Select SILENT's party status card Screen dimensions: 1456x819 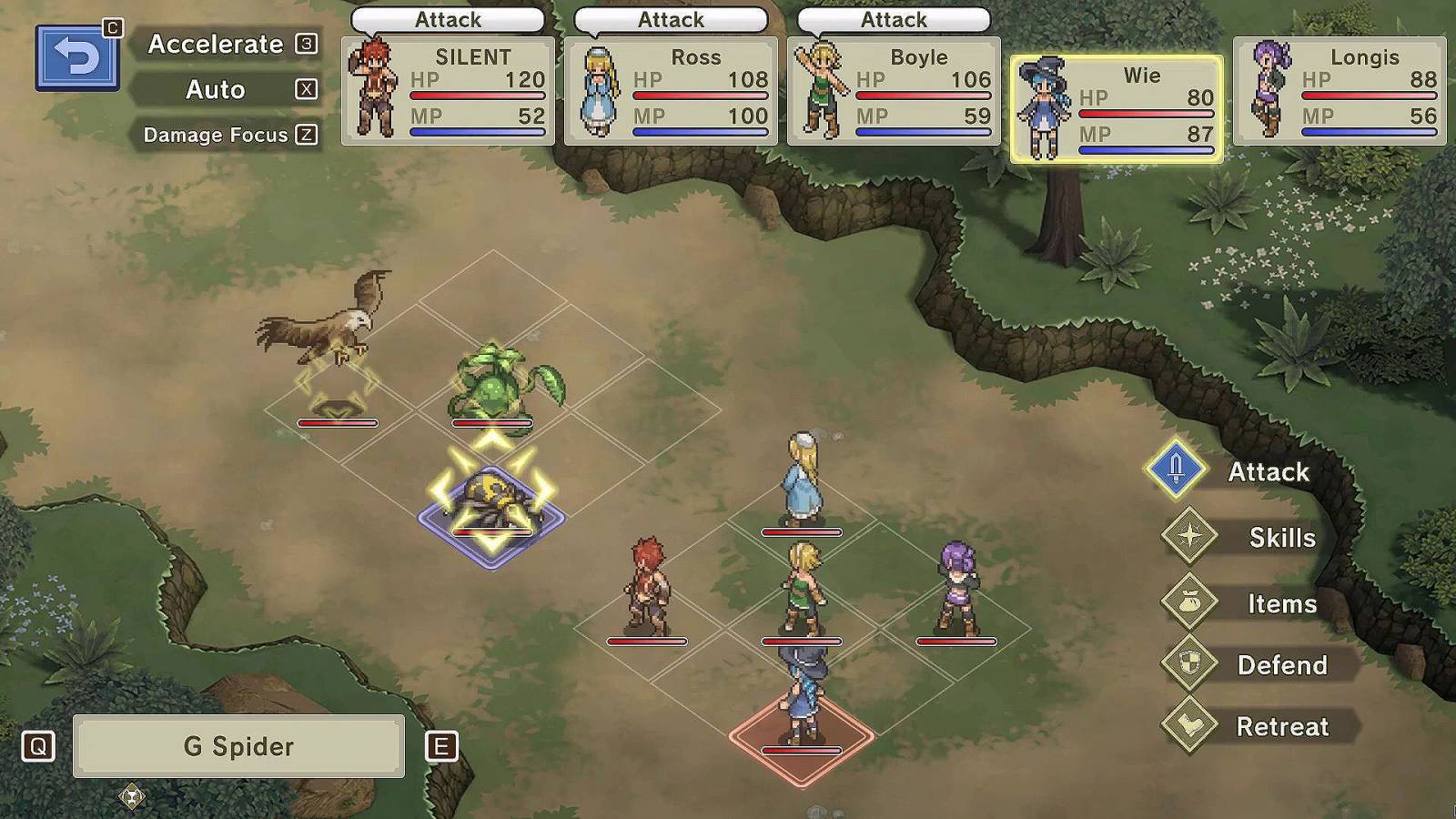[448, 91]
